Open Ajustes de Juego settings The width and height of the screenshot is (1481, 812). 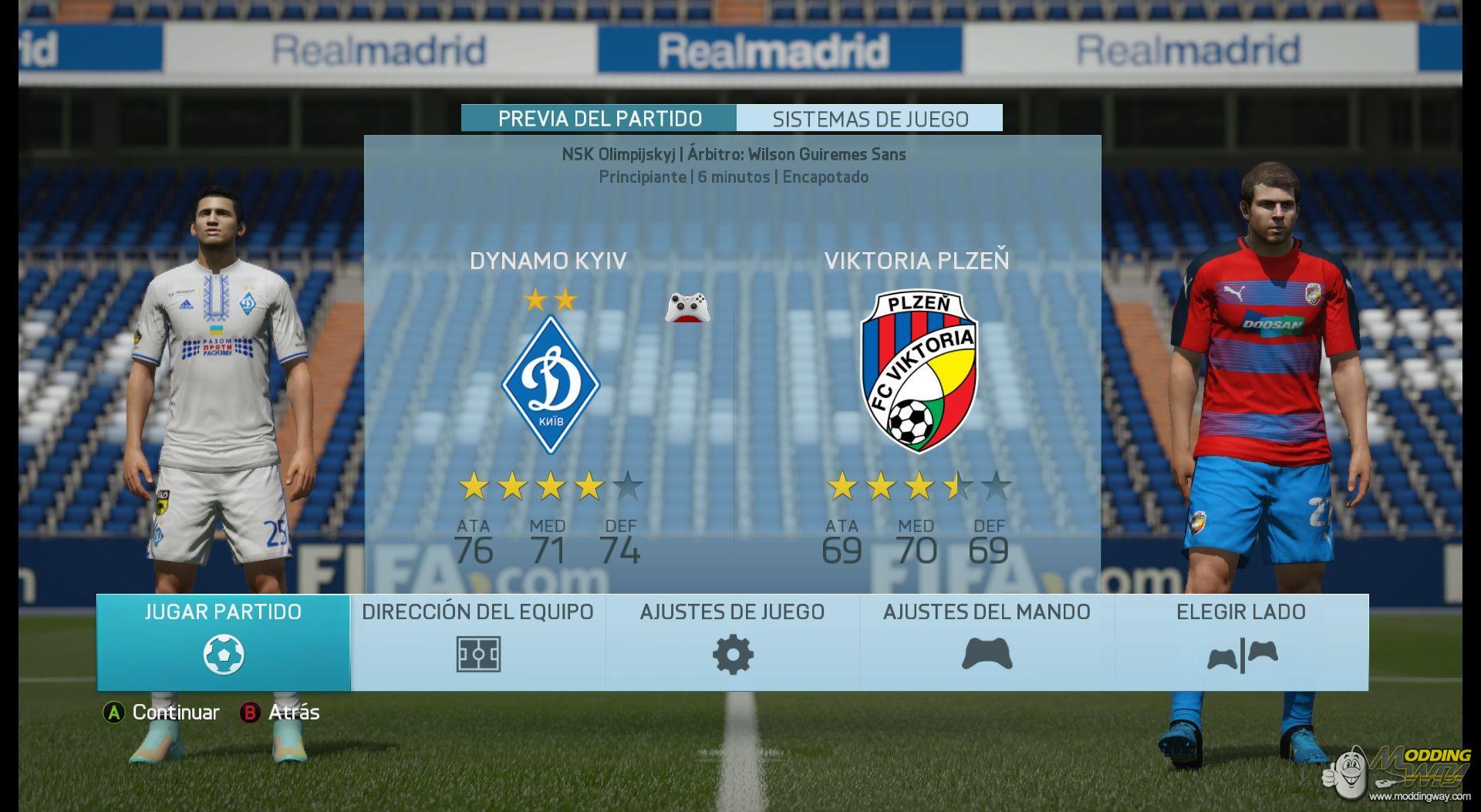(x=732, y=642)
